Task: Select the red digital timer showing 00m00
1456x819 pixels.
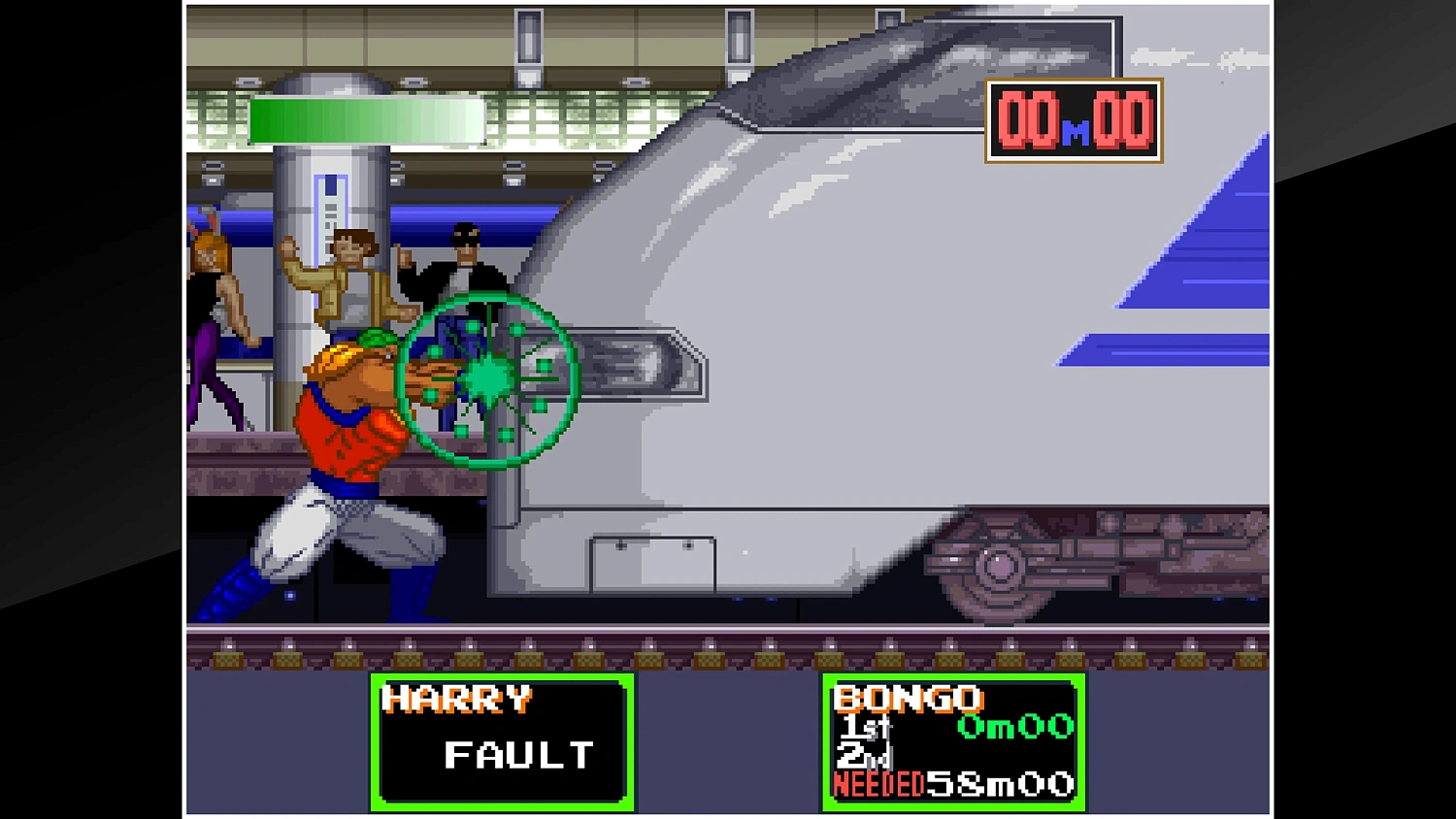Action: point(1072,119)
